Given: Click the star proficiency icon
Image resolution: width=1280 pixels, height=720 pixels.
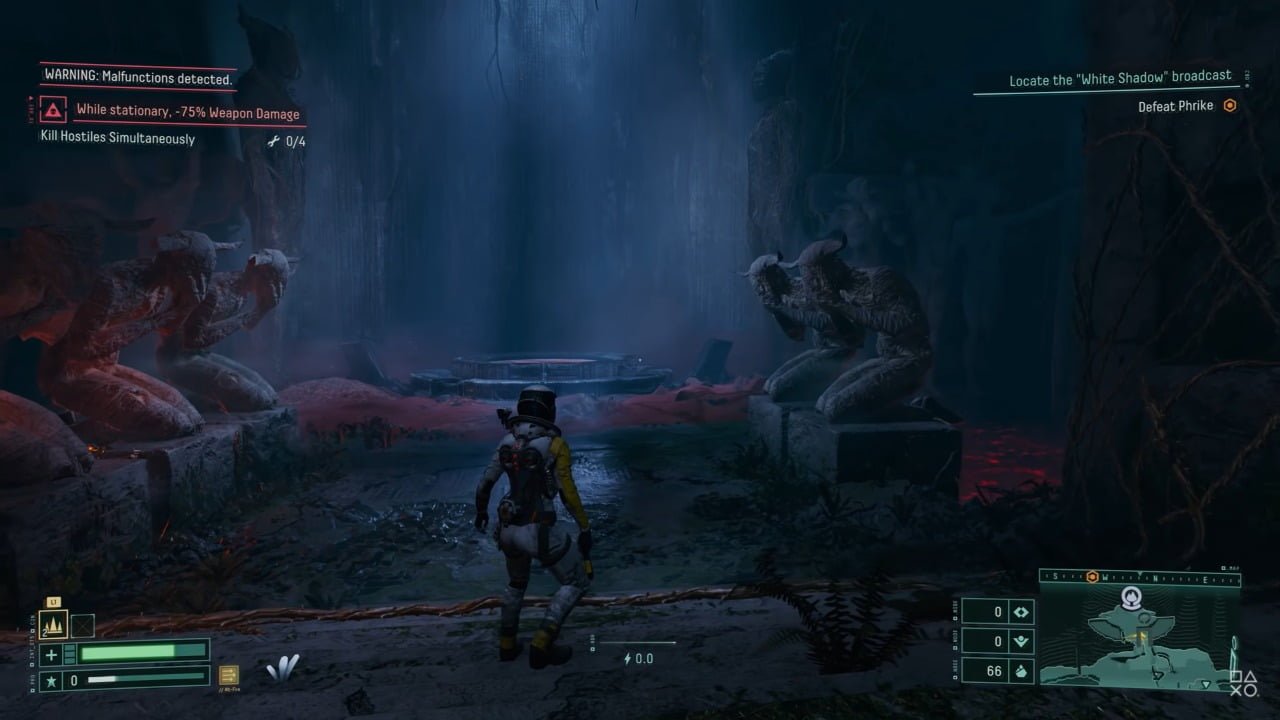Looking at the screenshot, I should [53, 680].
